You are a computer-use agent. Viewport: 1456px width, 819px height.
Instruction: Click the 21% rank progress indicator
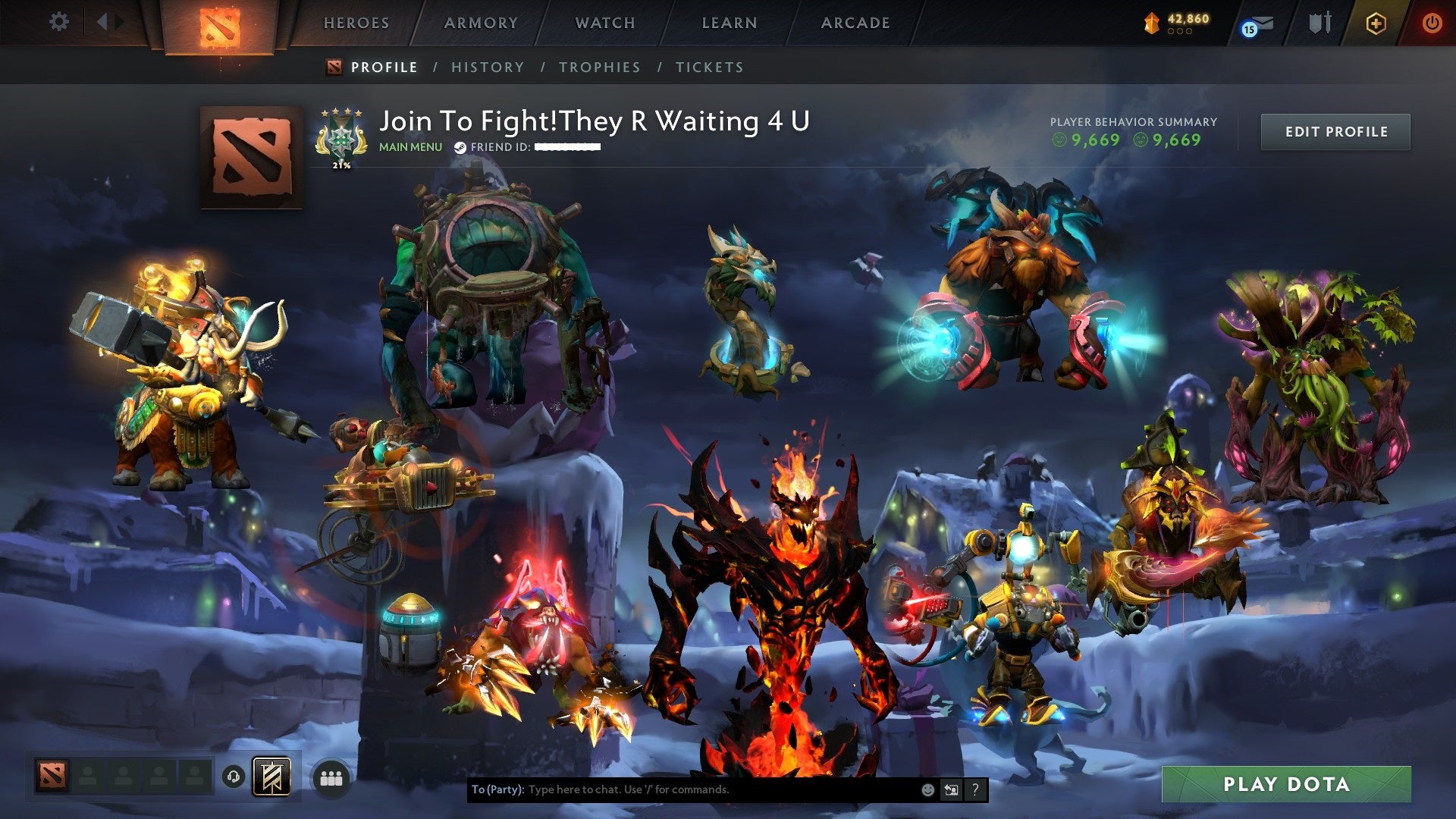pos(340,165)
